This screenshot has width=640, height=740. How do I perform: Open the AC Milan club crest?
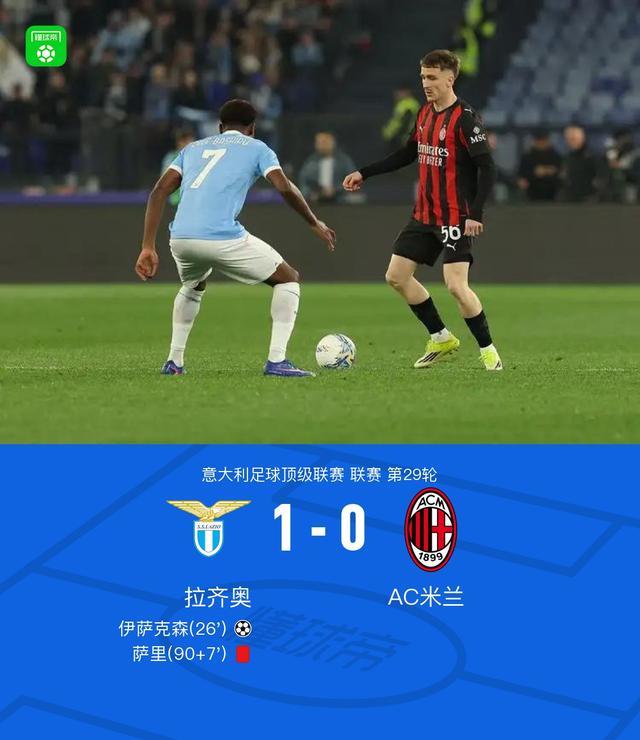coord(430,529)
